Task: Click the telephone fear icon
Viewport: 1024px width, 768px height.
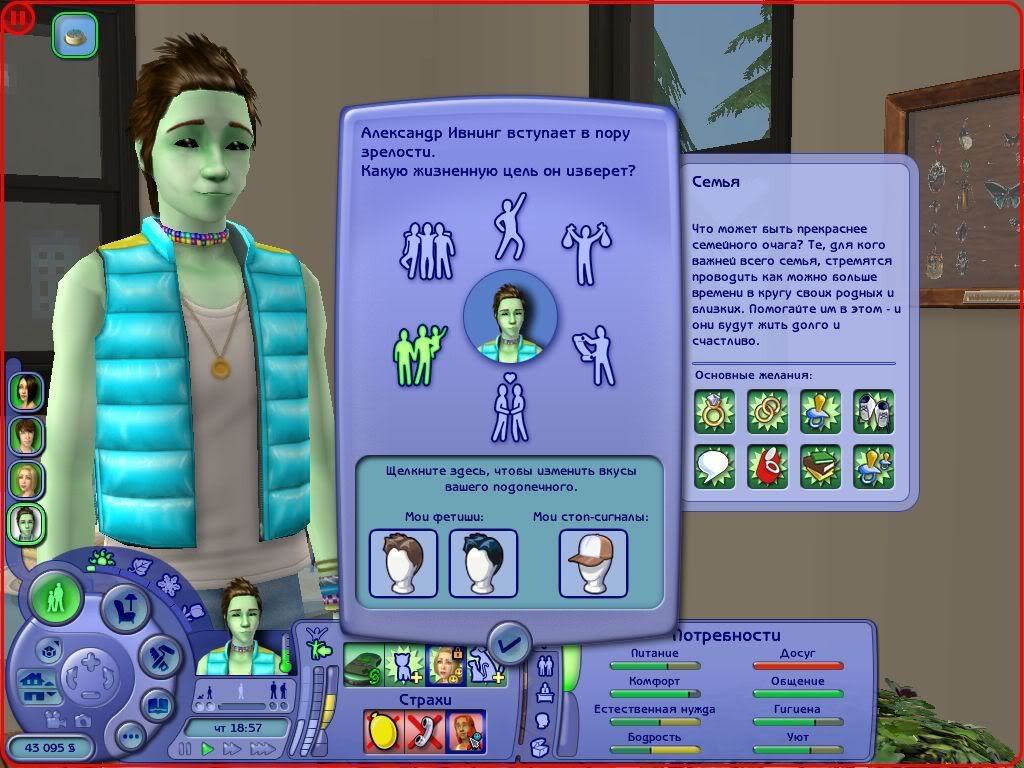Action: coord(424,731)
